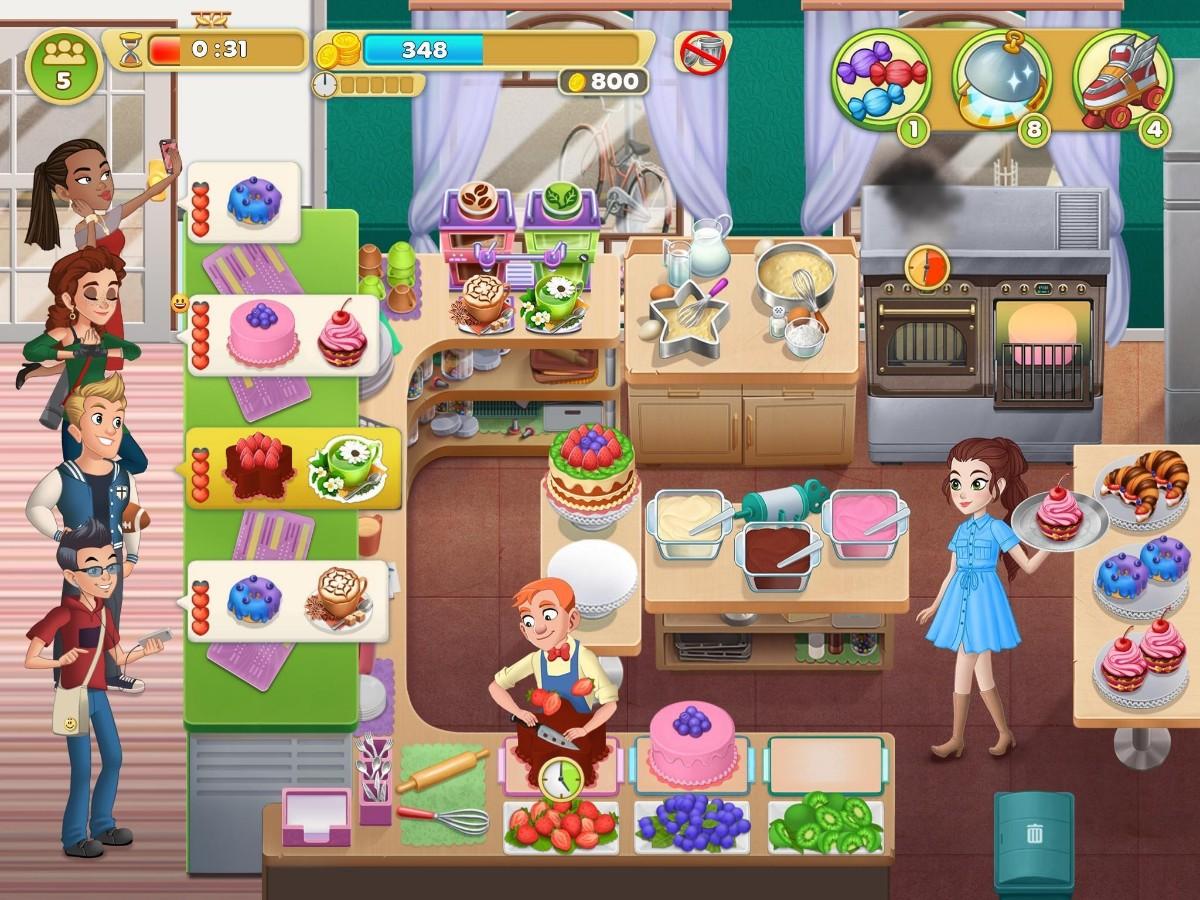Use the silver cloche booster
The height and width of the screenshot is (900, 1200).
pyautogui.click(x=1000, y=77)
